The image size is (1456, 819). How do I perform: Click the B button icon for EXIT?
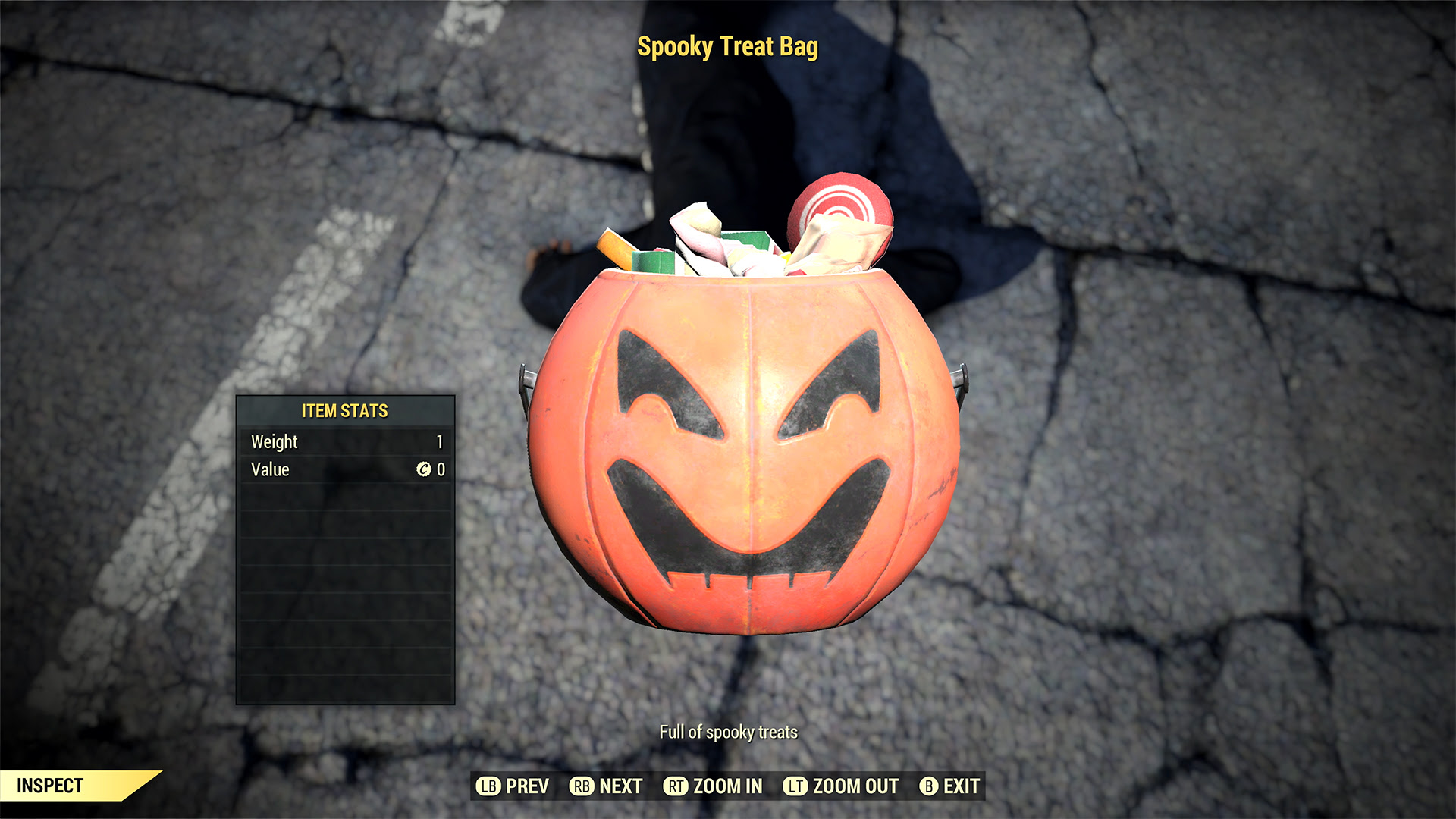(x=928, y=786)
